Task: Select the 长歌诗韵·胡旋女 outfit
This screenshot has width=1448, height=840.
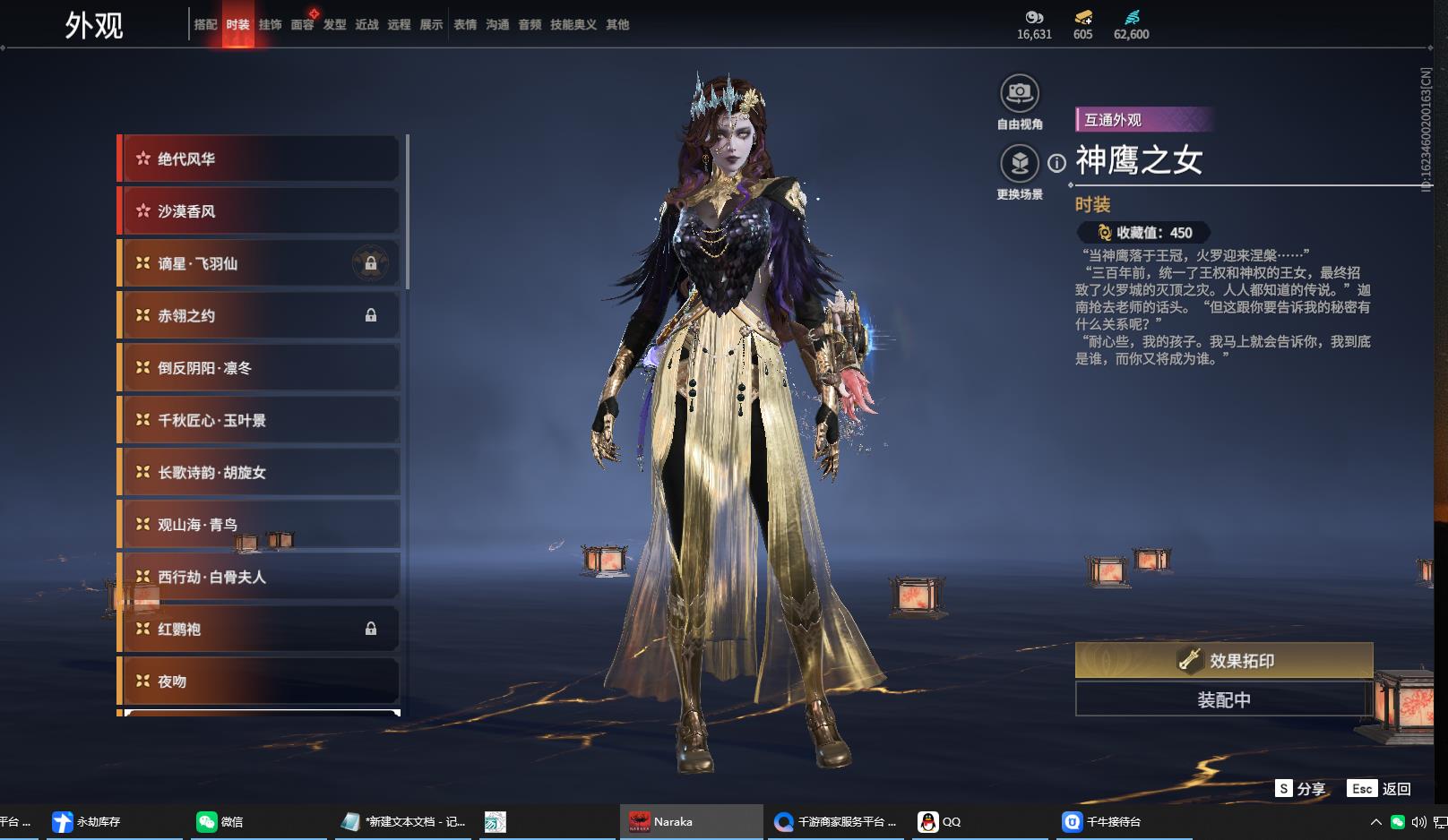Action: [260, 473]
